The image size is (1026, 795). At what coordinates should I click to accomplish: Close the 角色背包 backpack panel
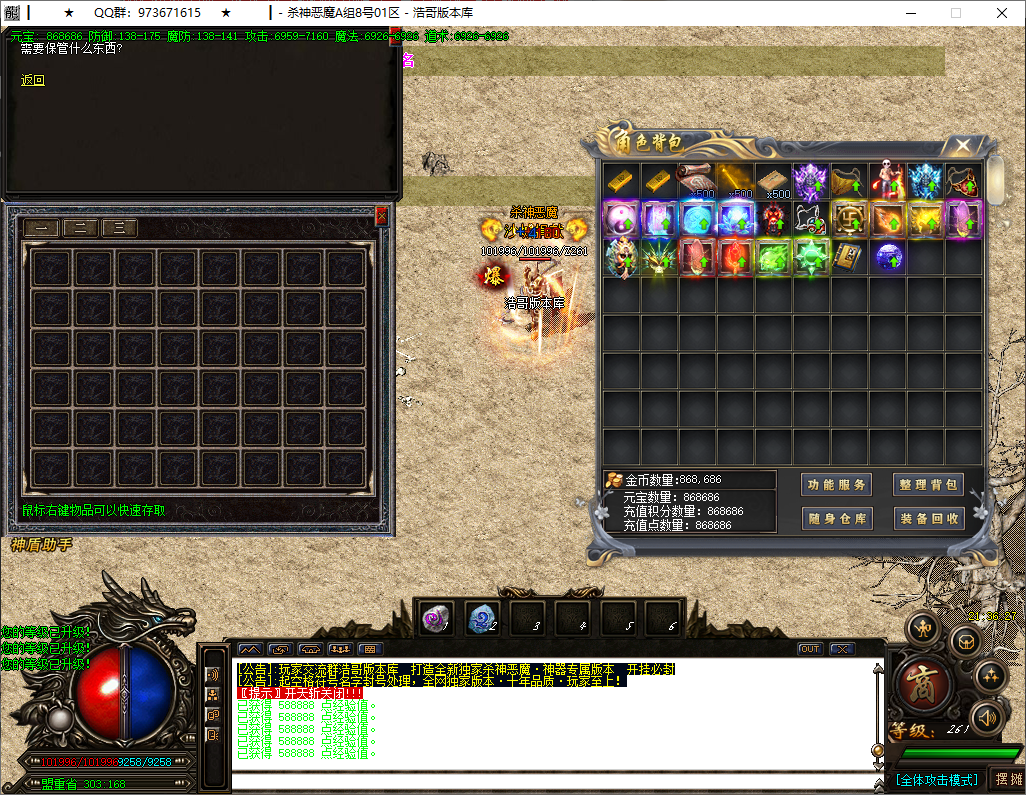[x=962, y=146]
